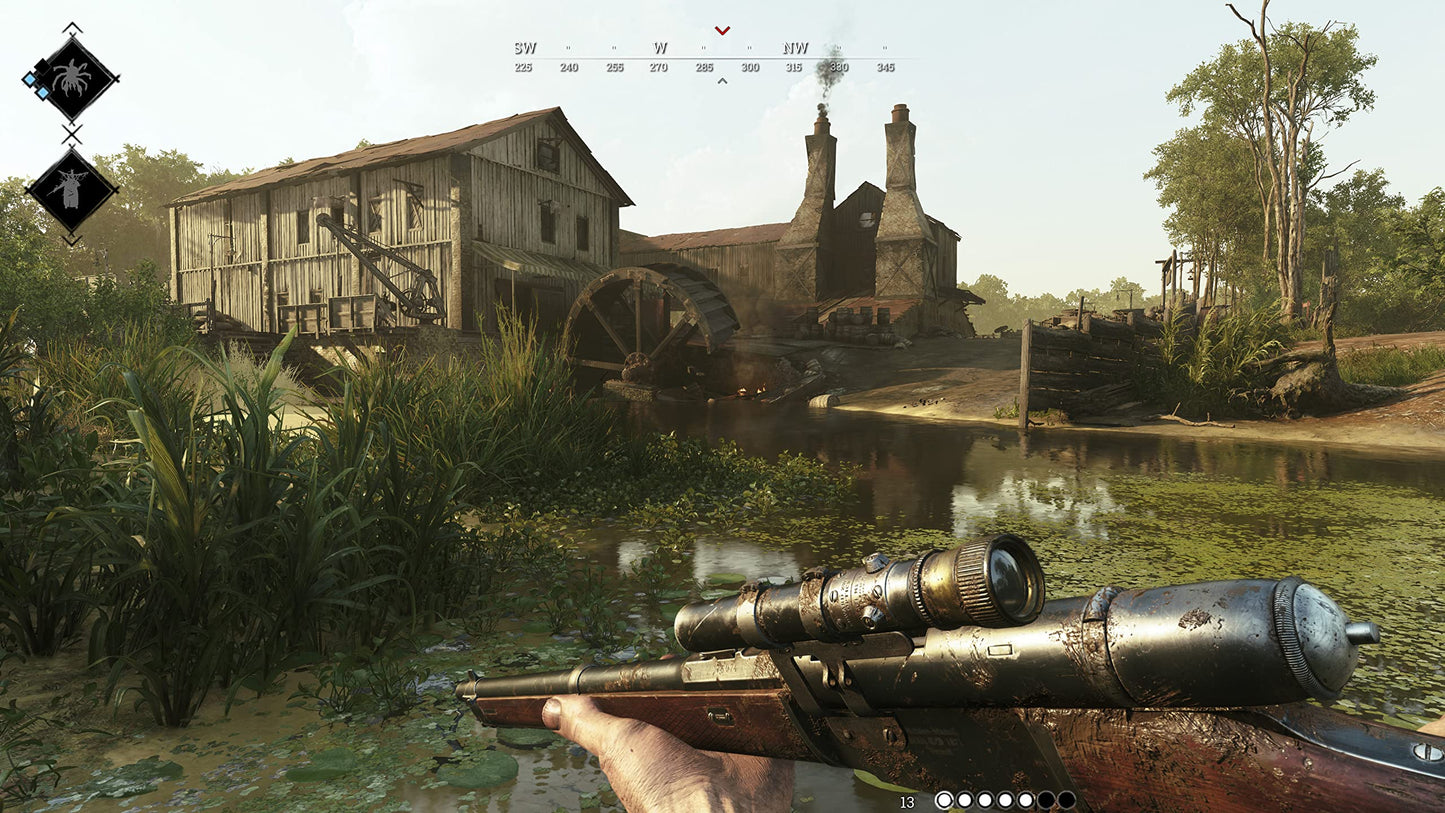Click the W label on the compass bar
This screenshot has width=1445, height=813.
(659, 46)
